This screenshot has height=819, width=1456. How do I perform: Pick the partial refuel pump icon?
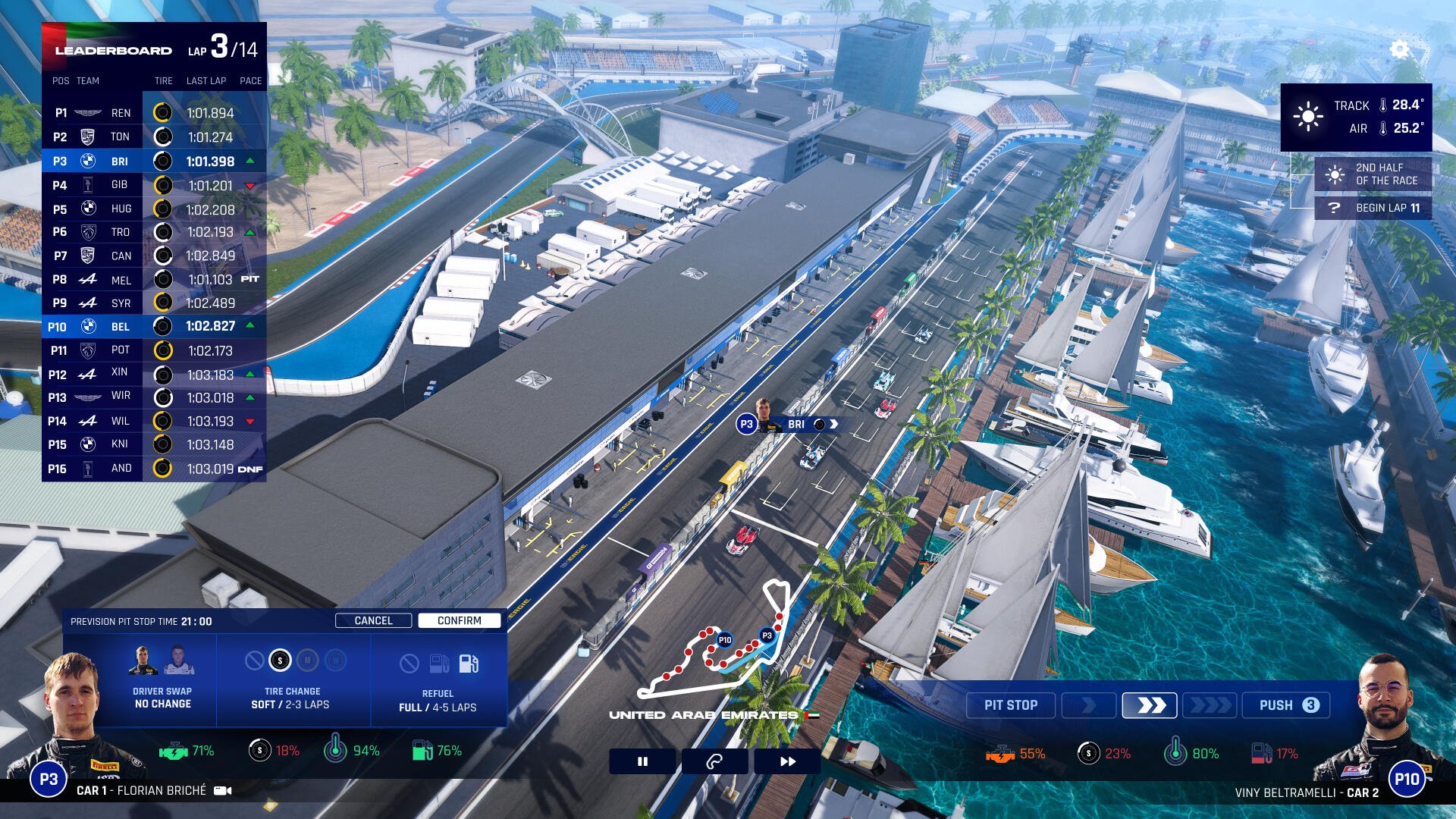(x=439, y=664)
